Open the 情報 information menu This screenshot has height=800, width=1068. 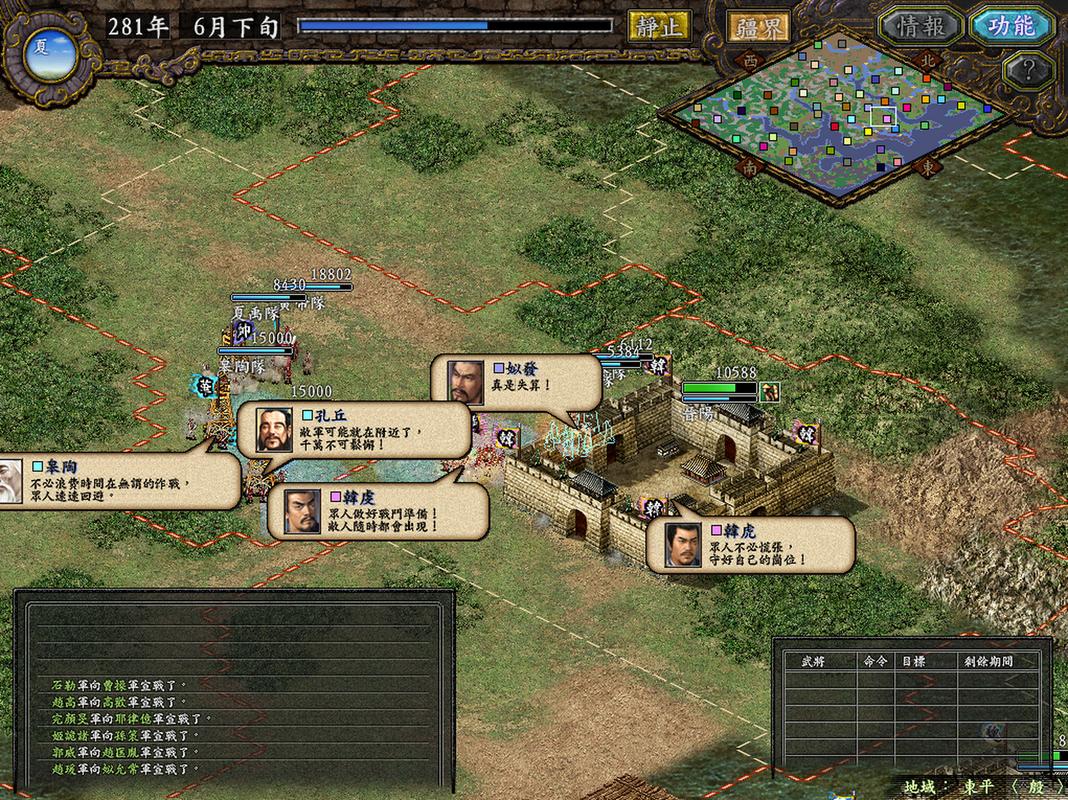click(x=920, y=26)
